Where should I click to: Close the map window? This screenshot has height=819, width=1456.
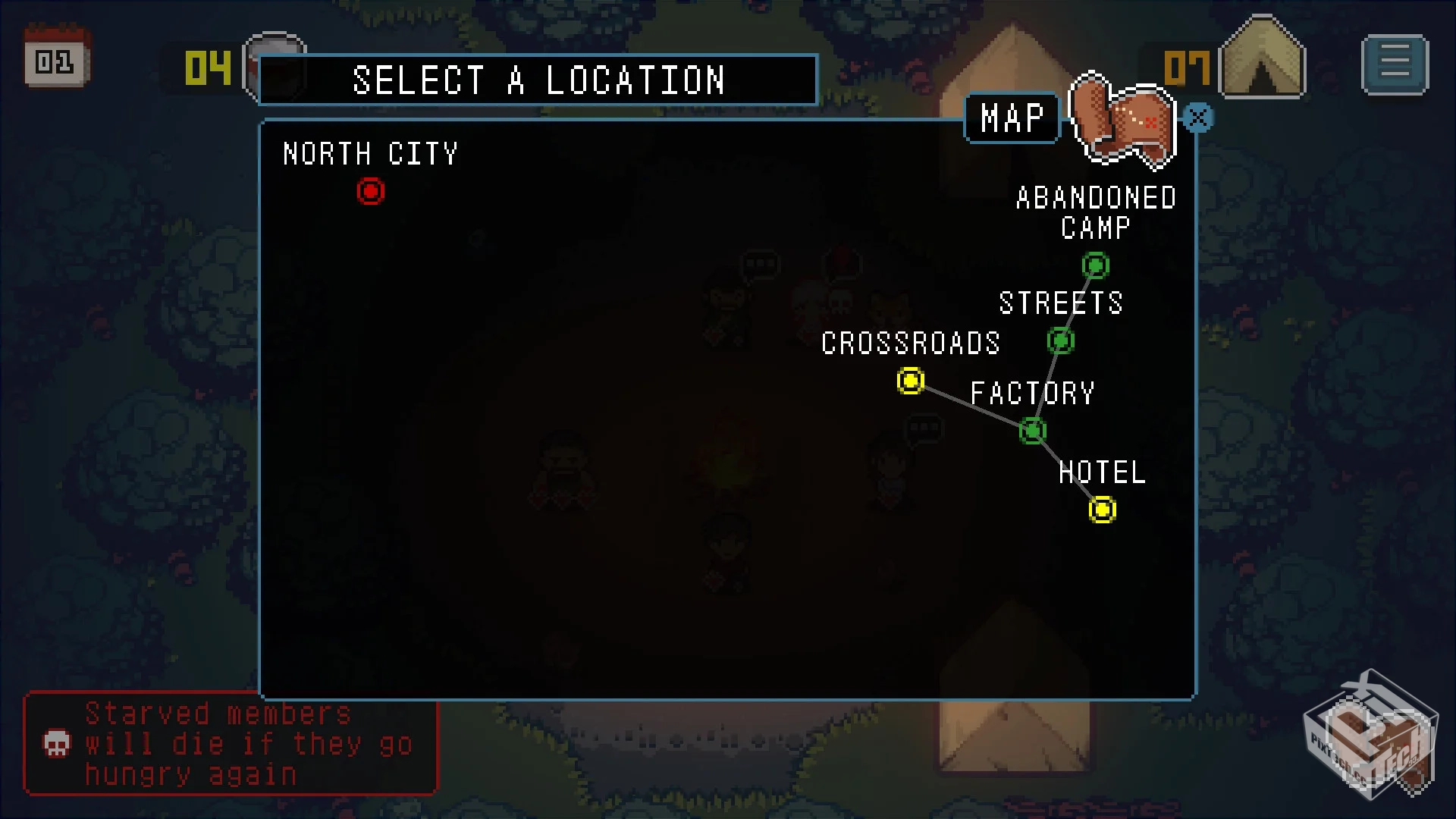pyautogui.click(x=1198, y=118)
